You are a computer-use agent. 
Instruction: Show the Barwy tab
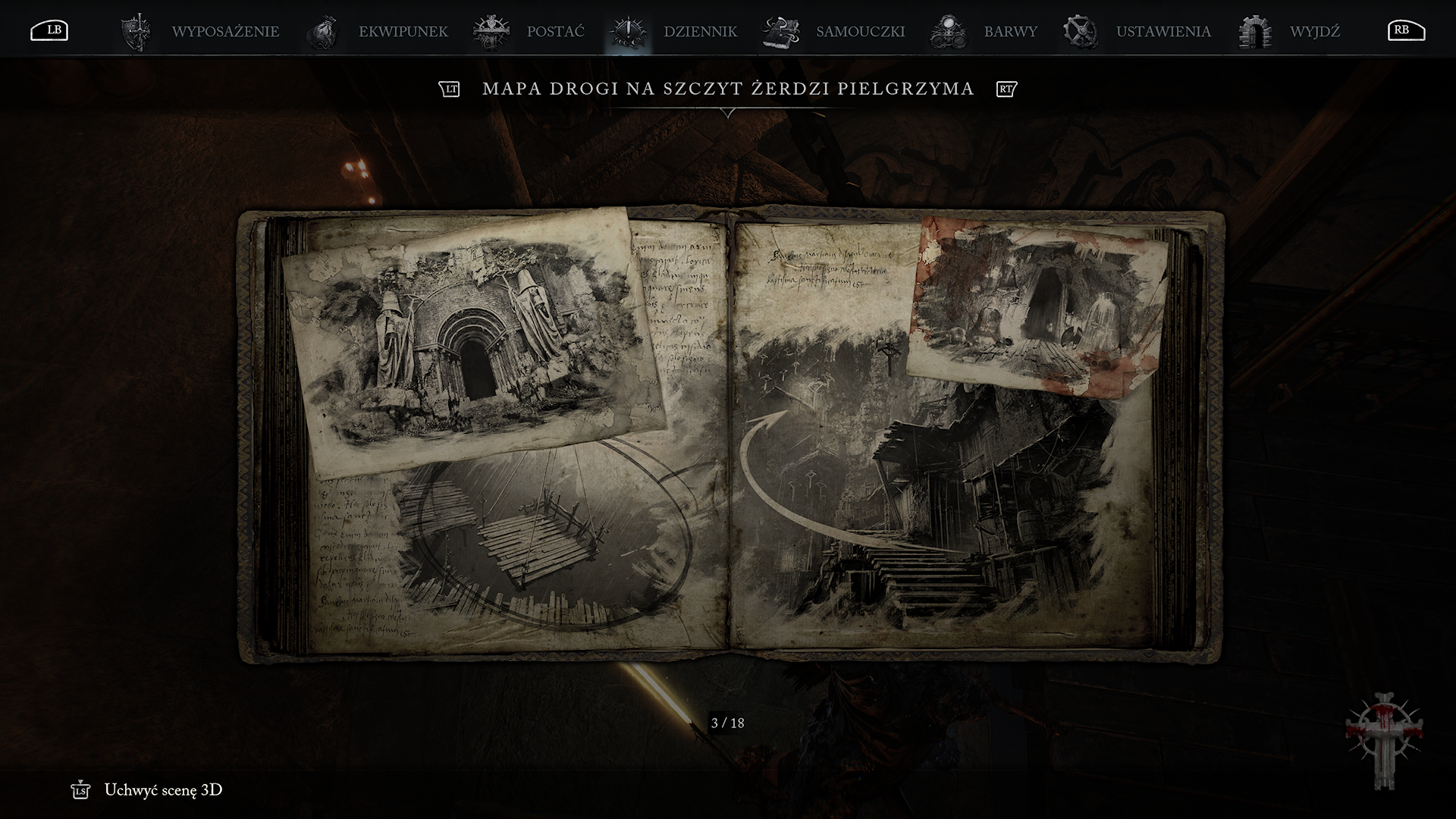(1010, 32)
